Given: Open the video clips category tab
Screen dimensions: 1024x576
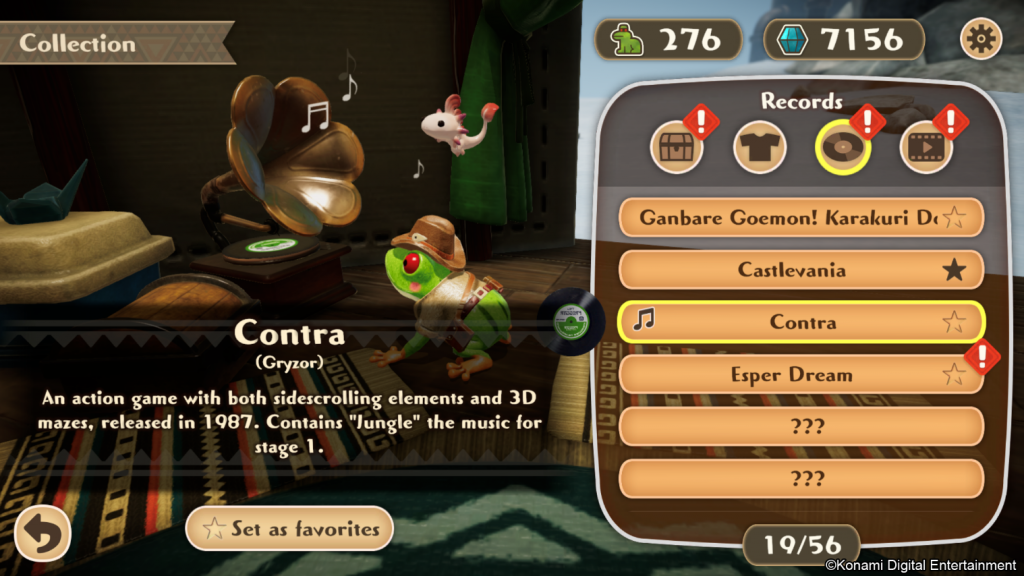Looking at the screenshot, I should click(925, 149).
